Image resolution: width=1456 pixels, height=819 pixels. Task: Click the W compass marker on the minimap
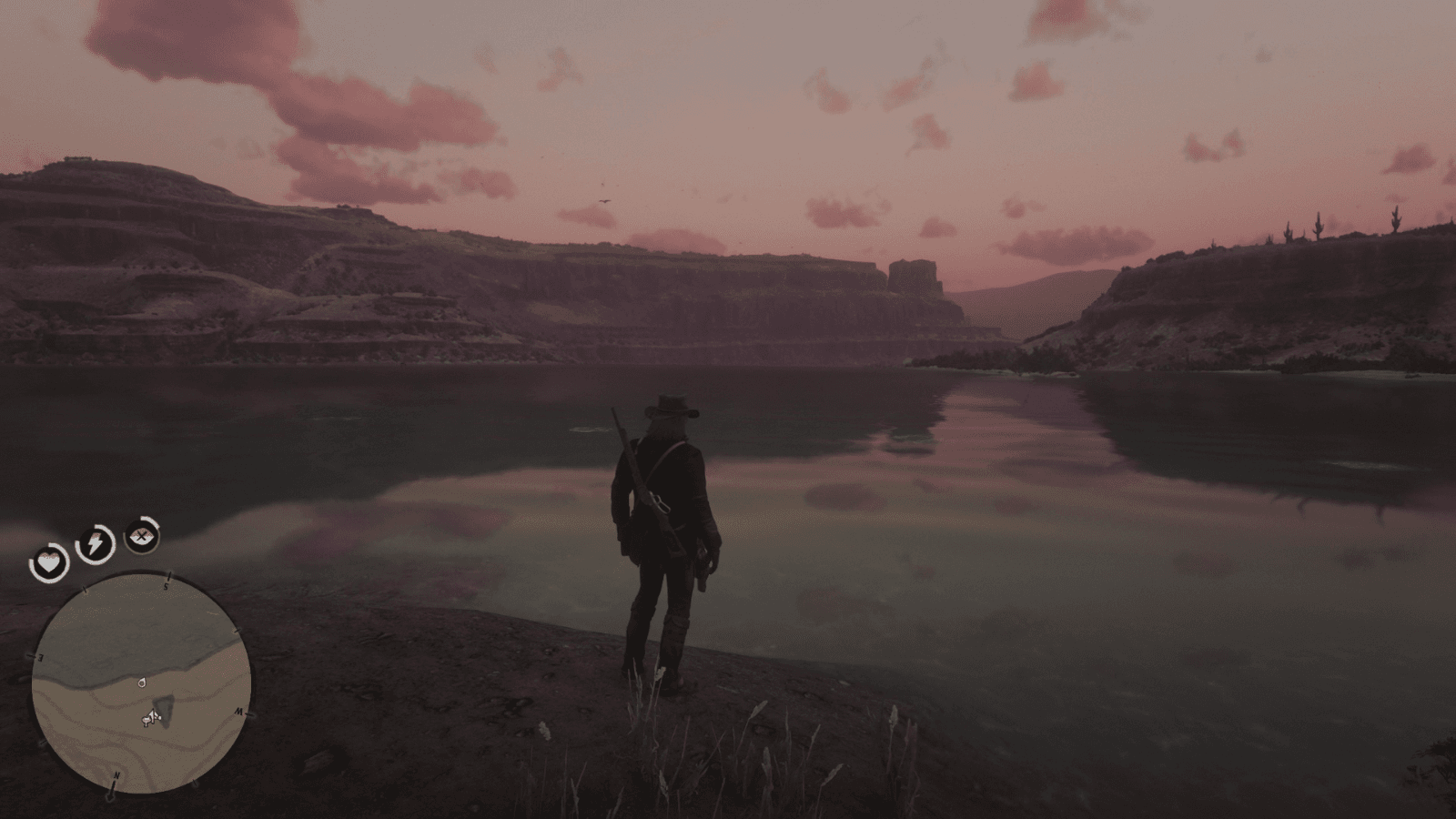point(239,713)
